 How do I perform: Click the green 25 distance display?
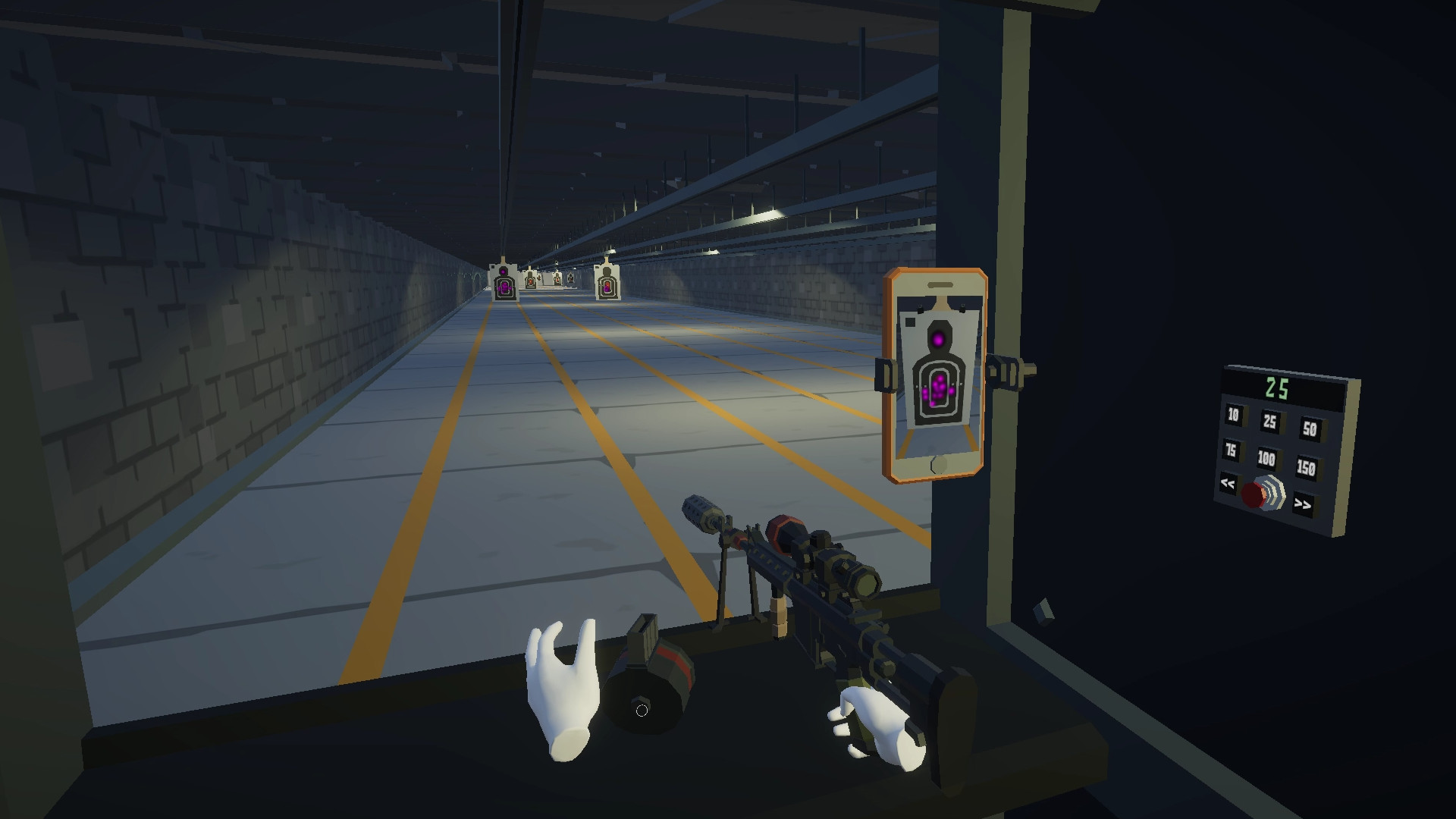(x=1276, y=388)
